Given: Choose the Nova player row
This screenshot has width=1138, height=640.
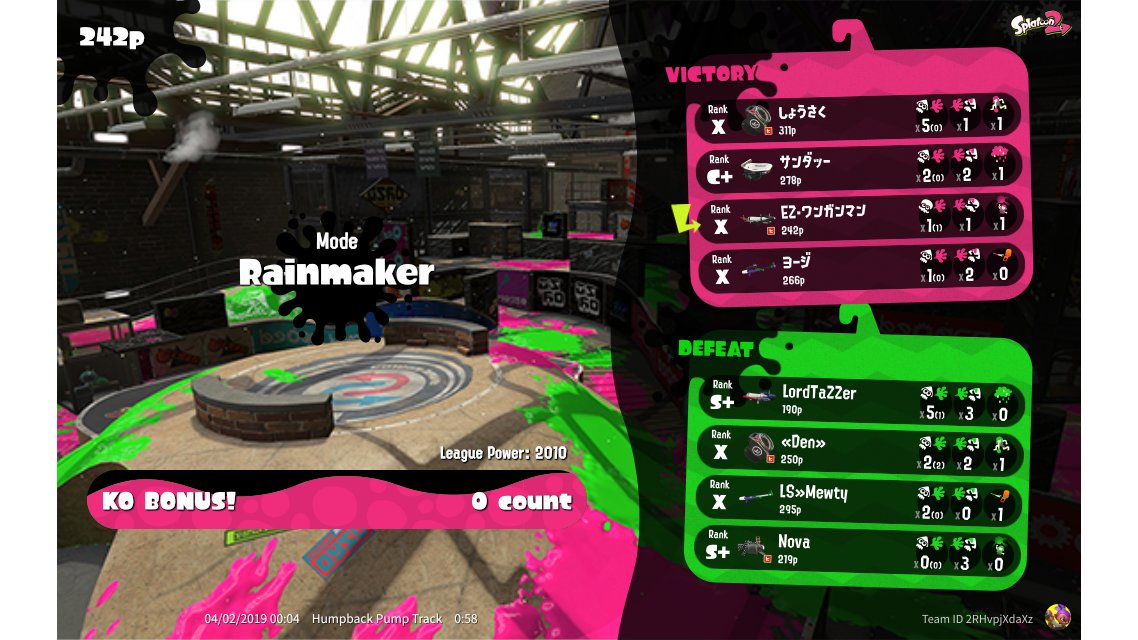Looking at the screenshot, I should coord(859,550).
